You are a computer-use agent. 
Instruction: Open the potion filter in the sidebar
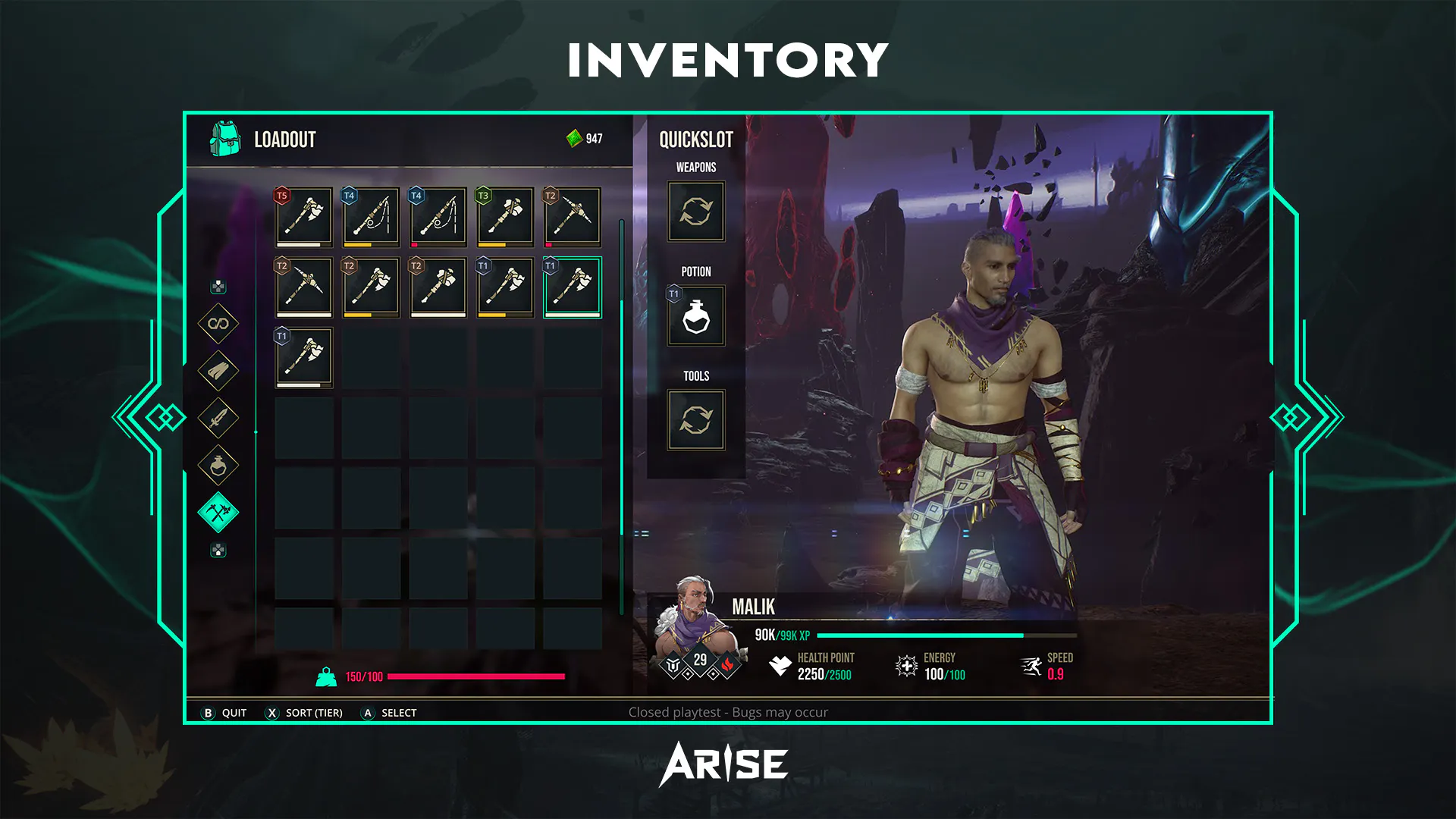(x=218, y=465)
